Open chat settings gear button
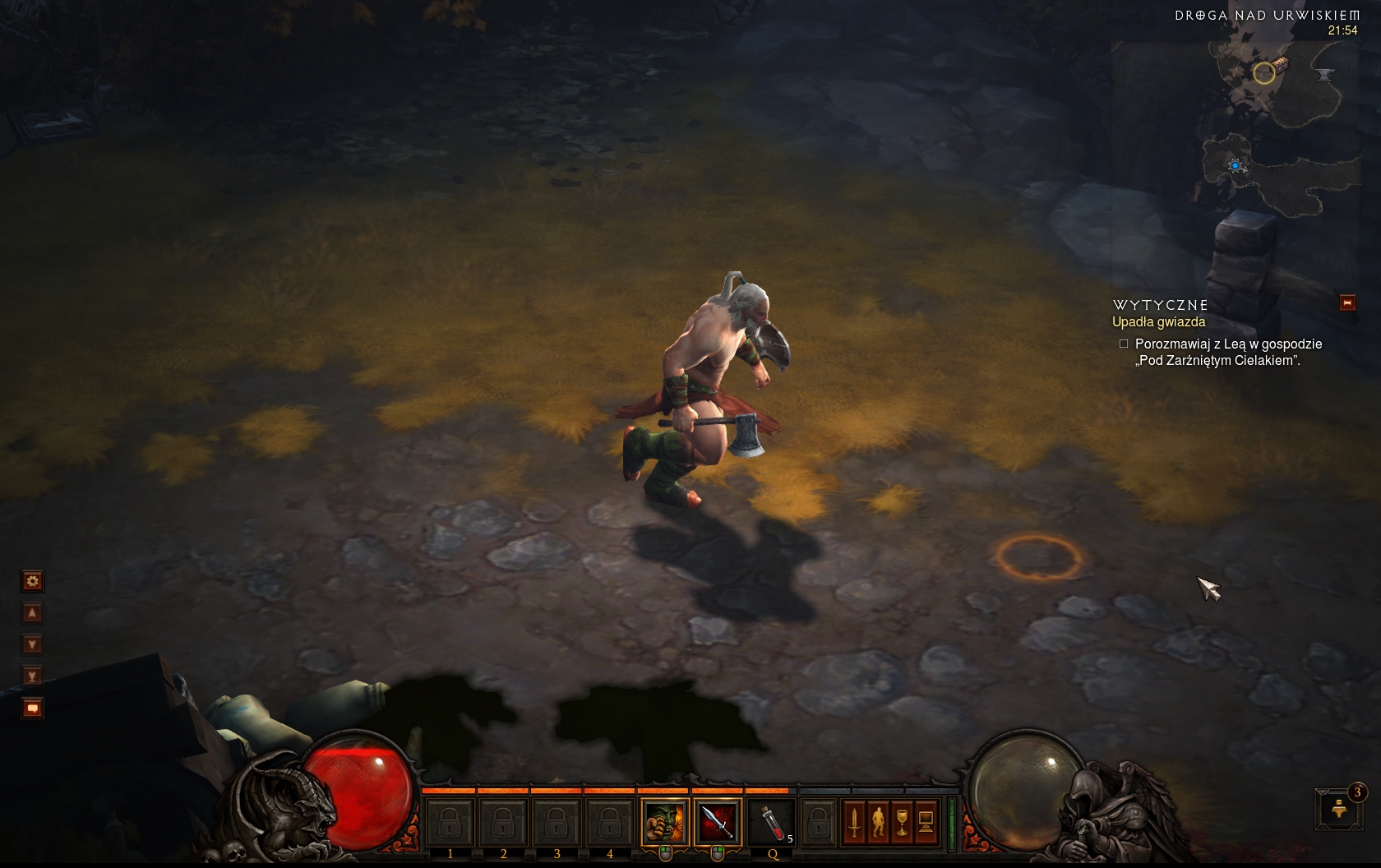The height and width of the screenshot is (868, 1381). pos(33,582)
